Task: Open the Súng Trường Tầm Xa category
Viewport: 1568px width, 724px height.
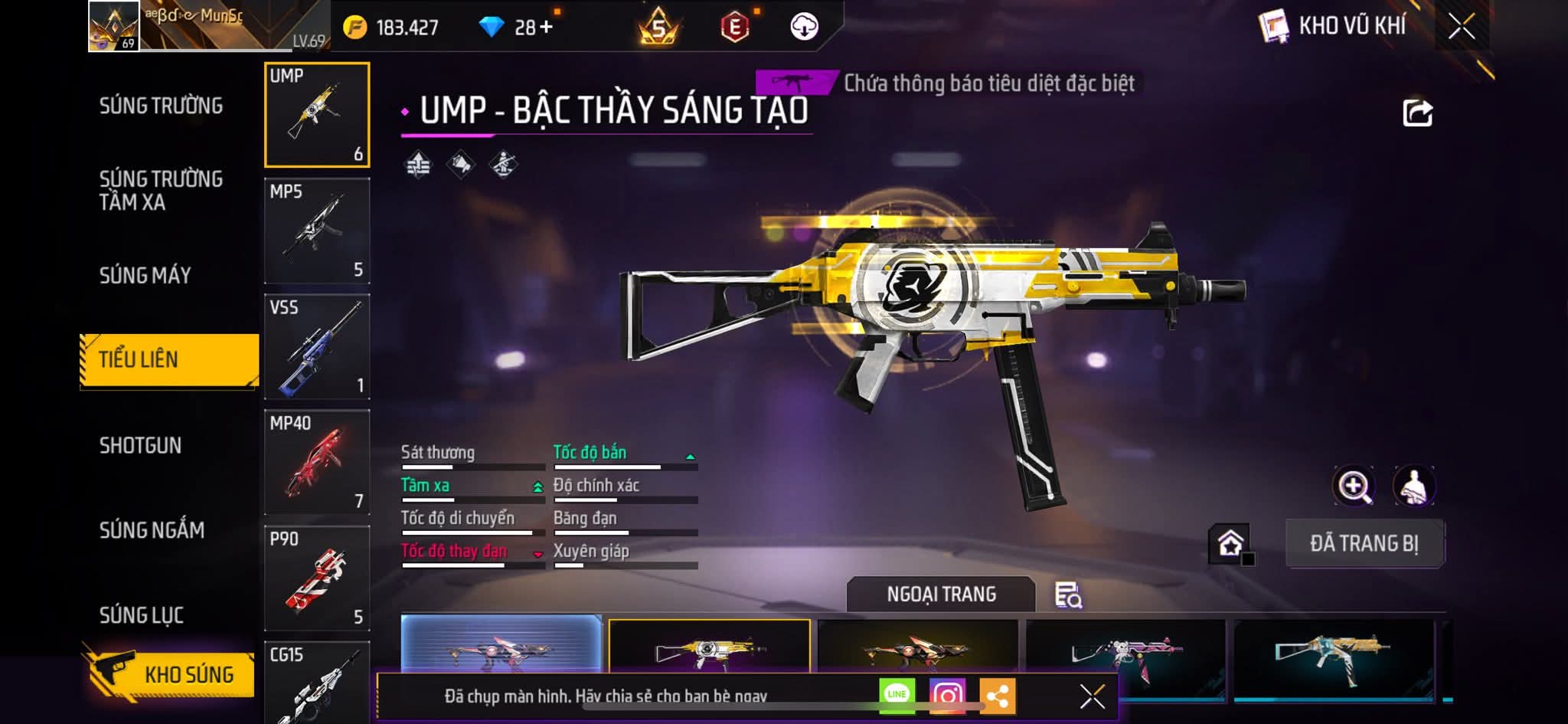Action: [x=161, y=190]
